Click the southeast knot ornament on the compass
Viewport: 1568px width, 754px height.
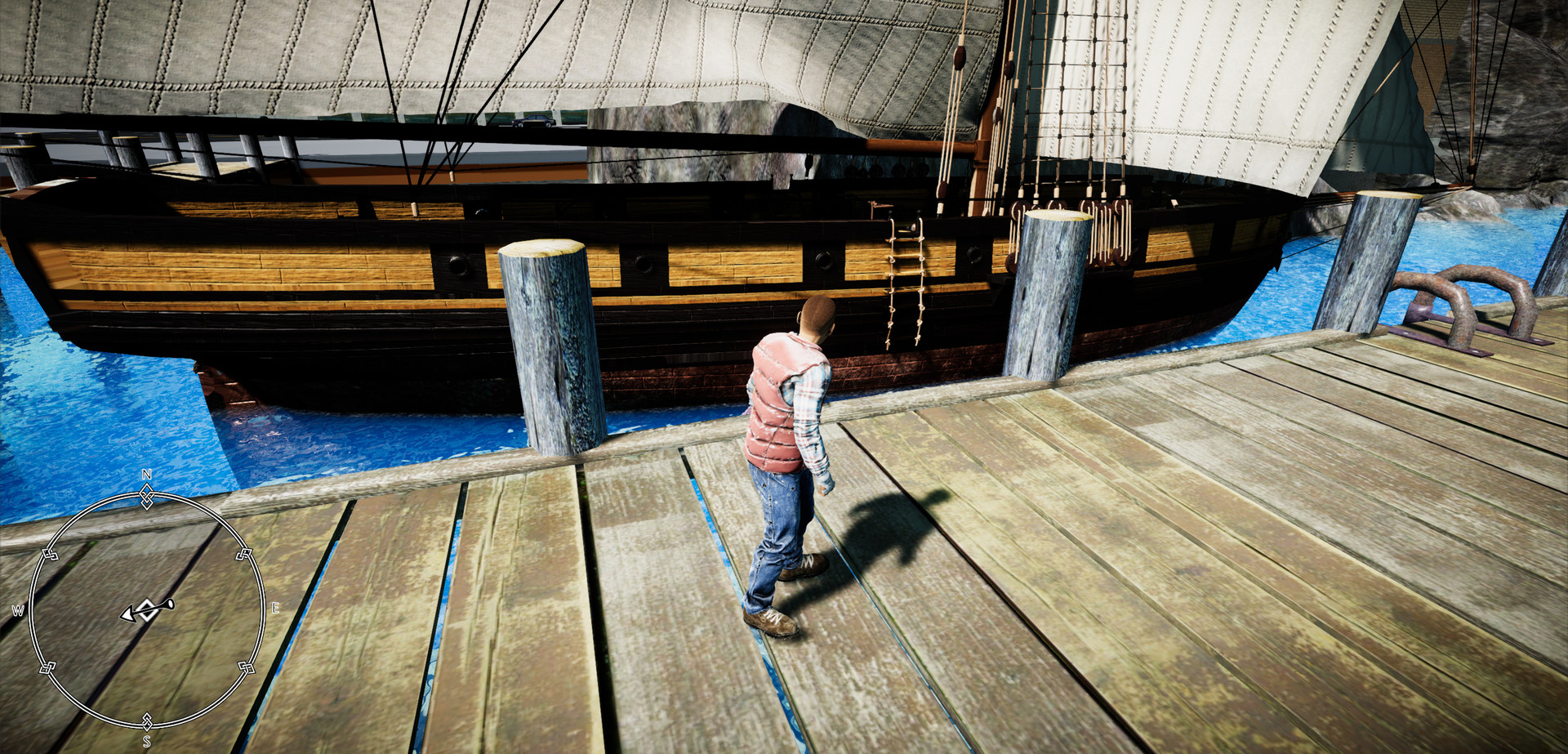[247, 668]
